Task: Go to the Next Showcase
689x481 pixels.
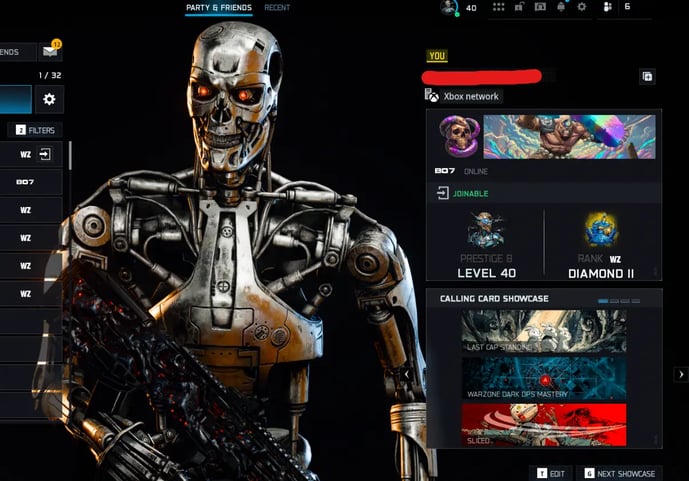Action: point(619,473)
